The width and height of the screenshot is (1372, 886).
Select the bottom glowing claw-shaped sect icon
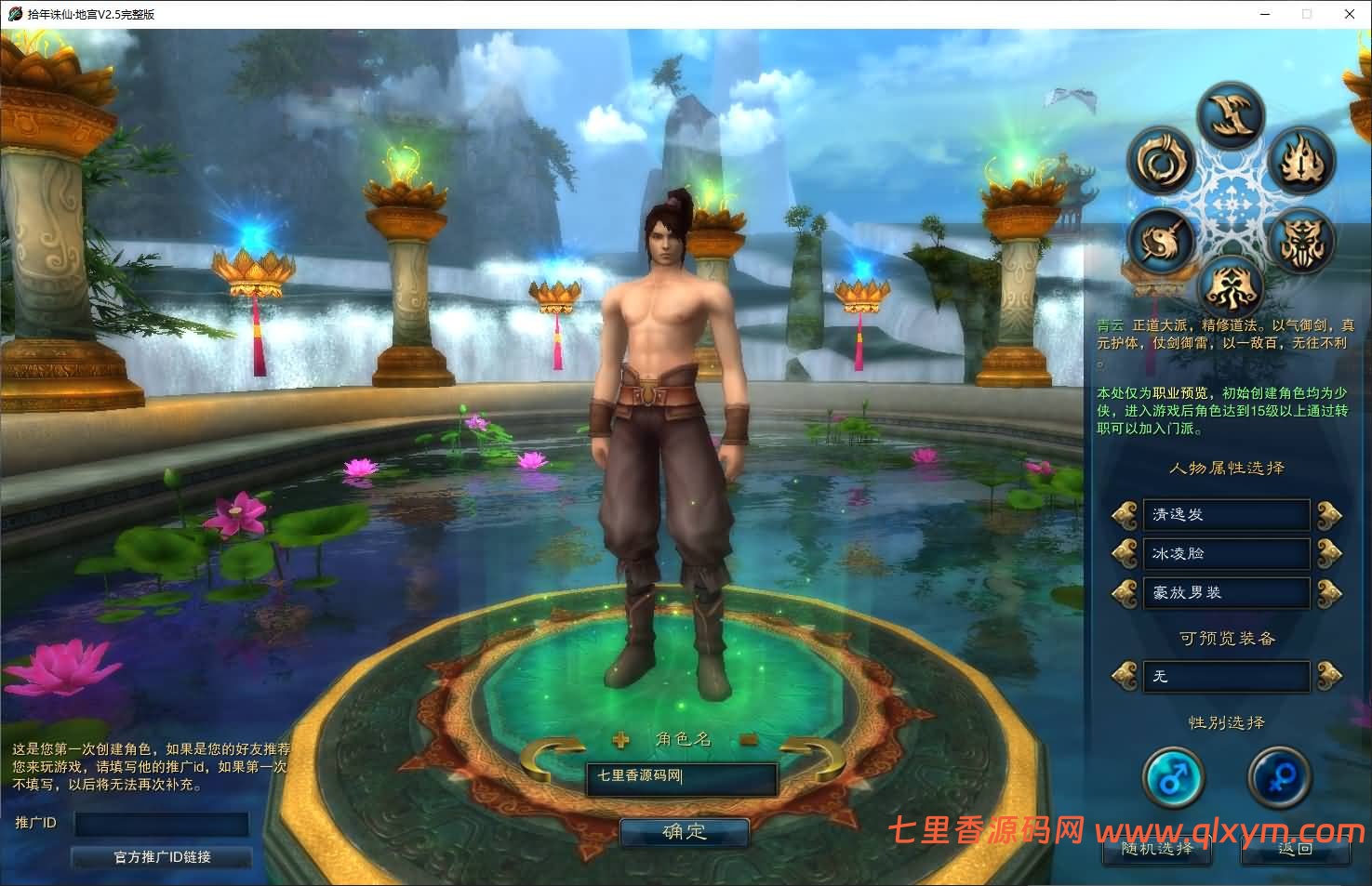tap(1233, 285)
